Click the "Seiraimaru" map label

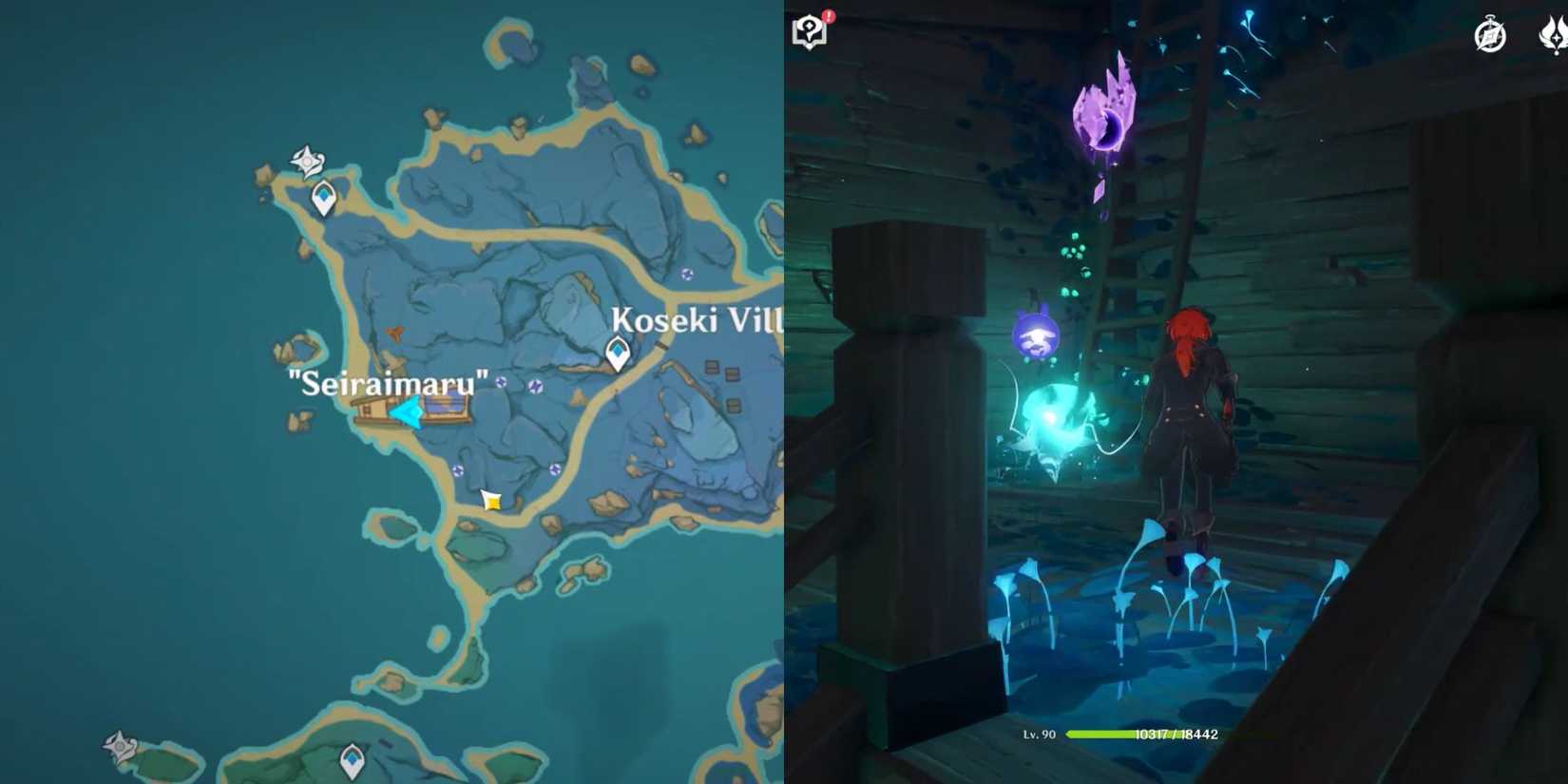388,383
